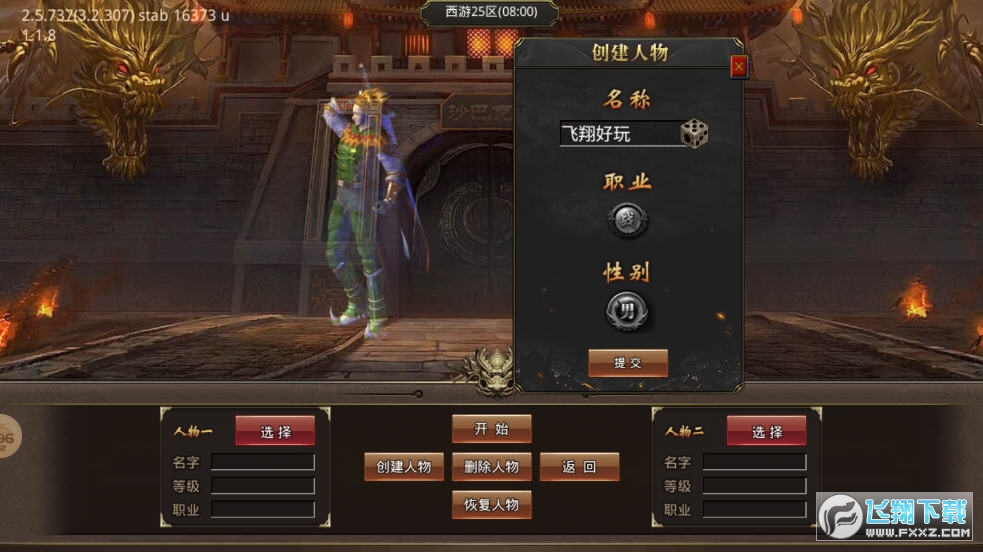Start the game with 开始
Image resolution: width=983 pixels, height=552 pixels.
click(x=491, y=429)
